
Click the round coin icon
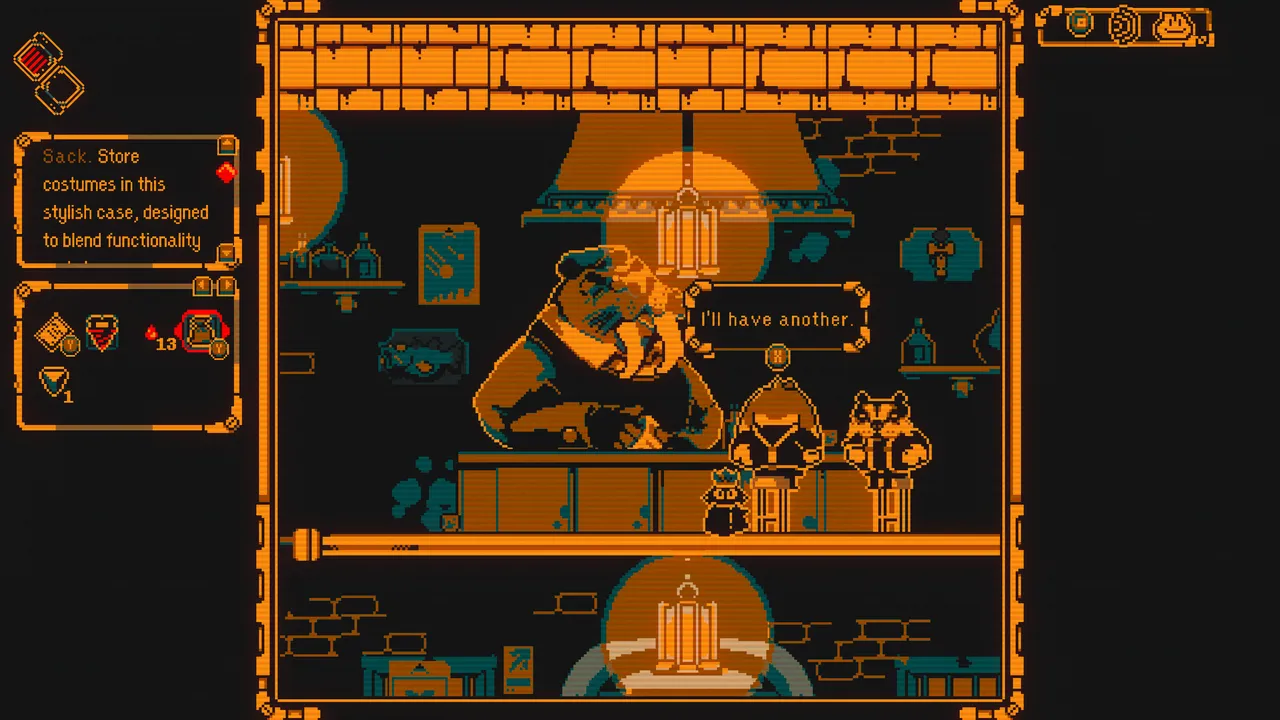click(1080, 23)
